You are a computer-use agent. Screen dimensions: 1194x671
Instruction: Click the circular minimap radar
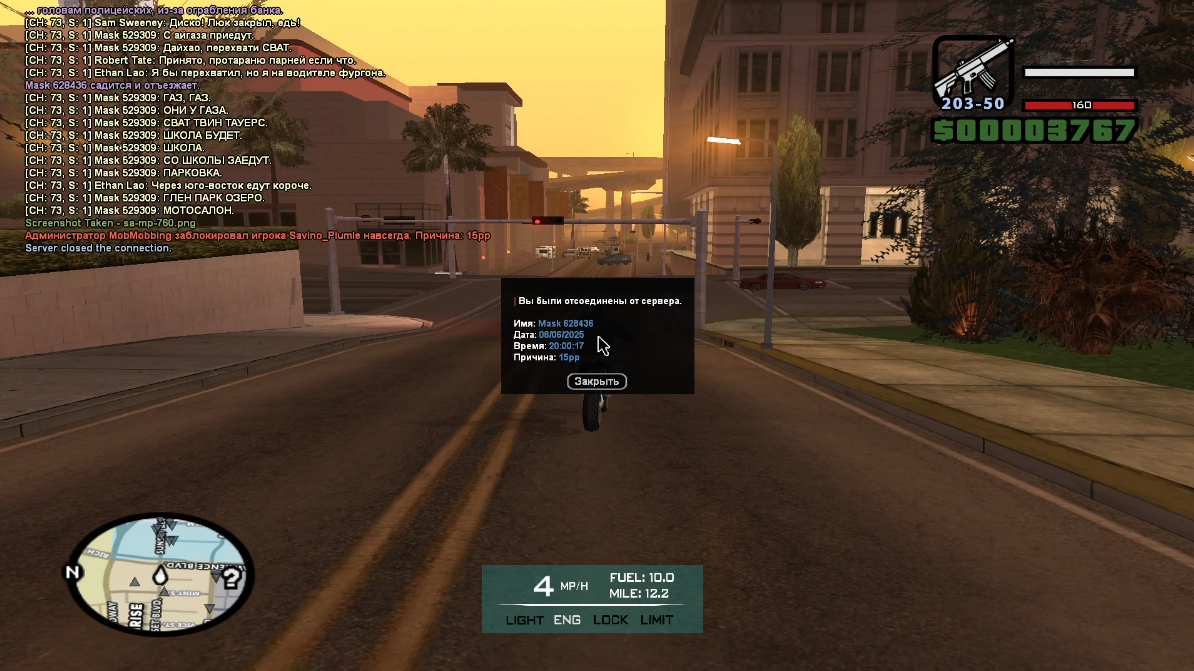coord(160,574)
